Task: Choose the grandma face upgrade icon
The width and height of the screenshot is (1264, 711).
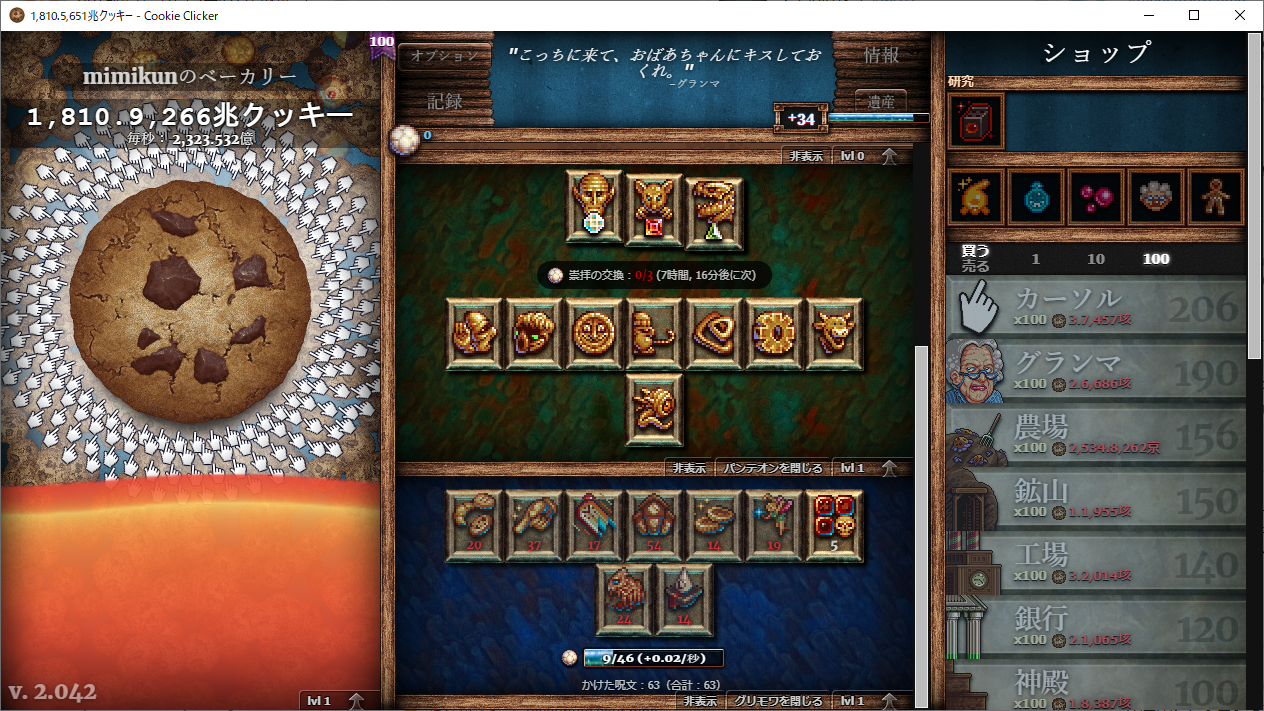Action: click(x=1156, y=197)
